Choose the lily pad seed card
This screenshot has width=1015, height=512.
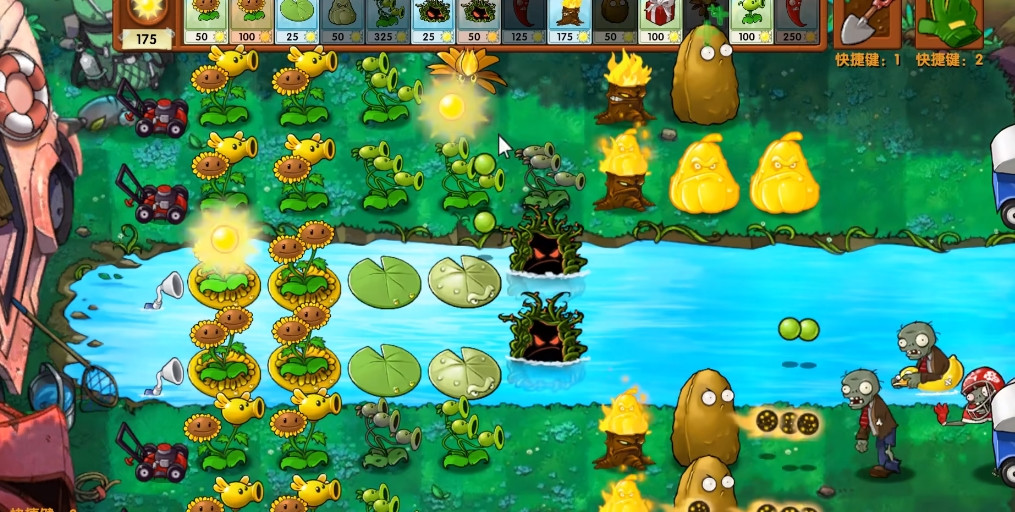click(296, 22)
